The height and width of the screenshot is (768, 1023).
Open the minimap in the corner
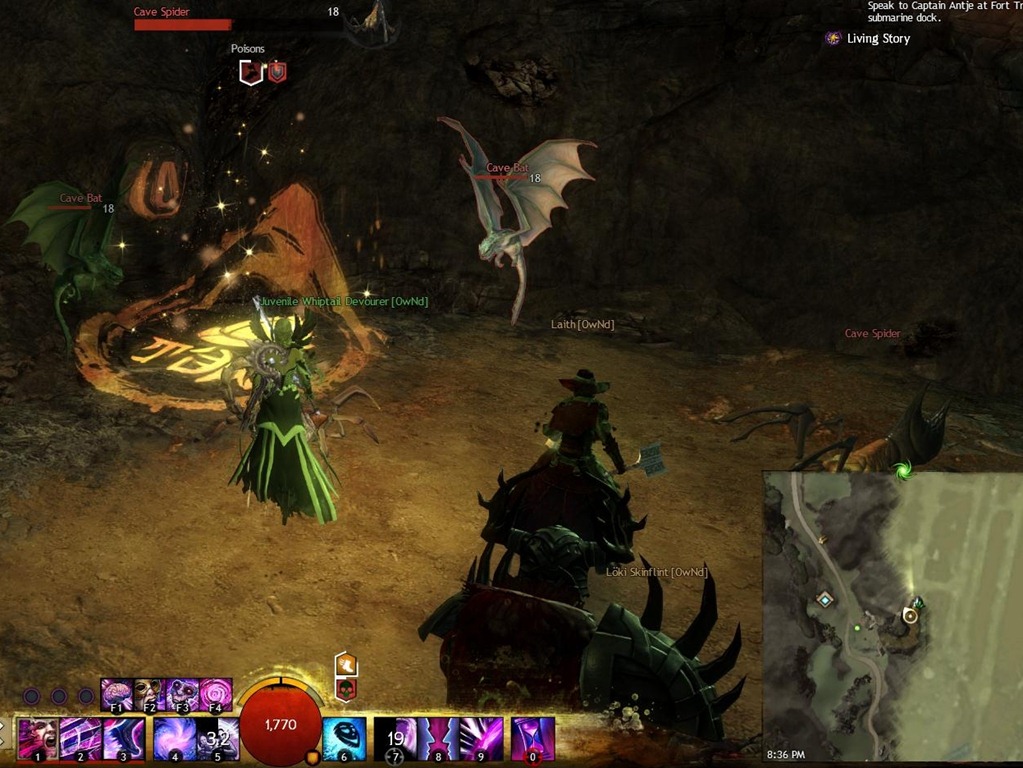892,615
